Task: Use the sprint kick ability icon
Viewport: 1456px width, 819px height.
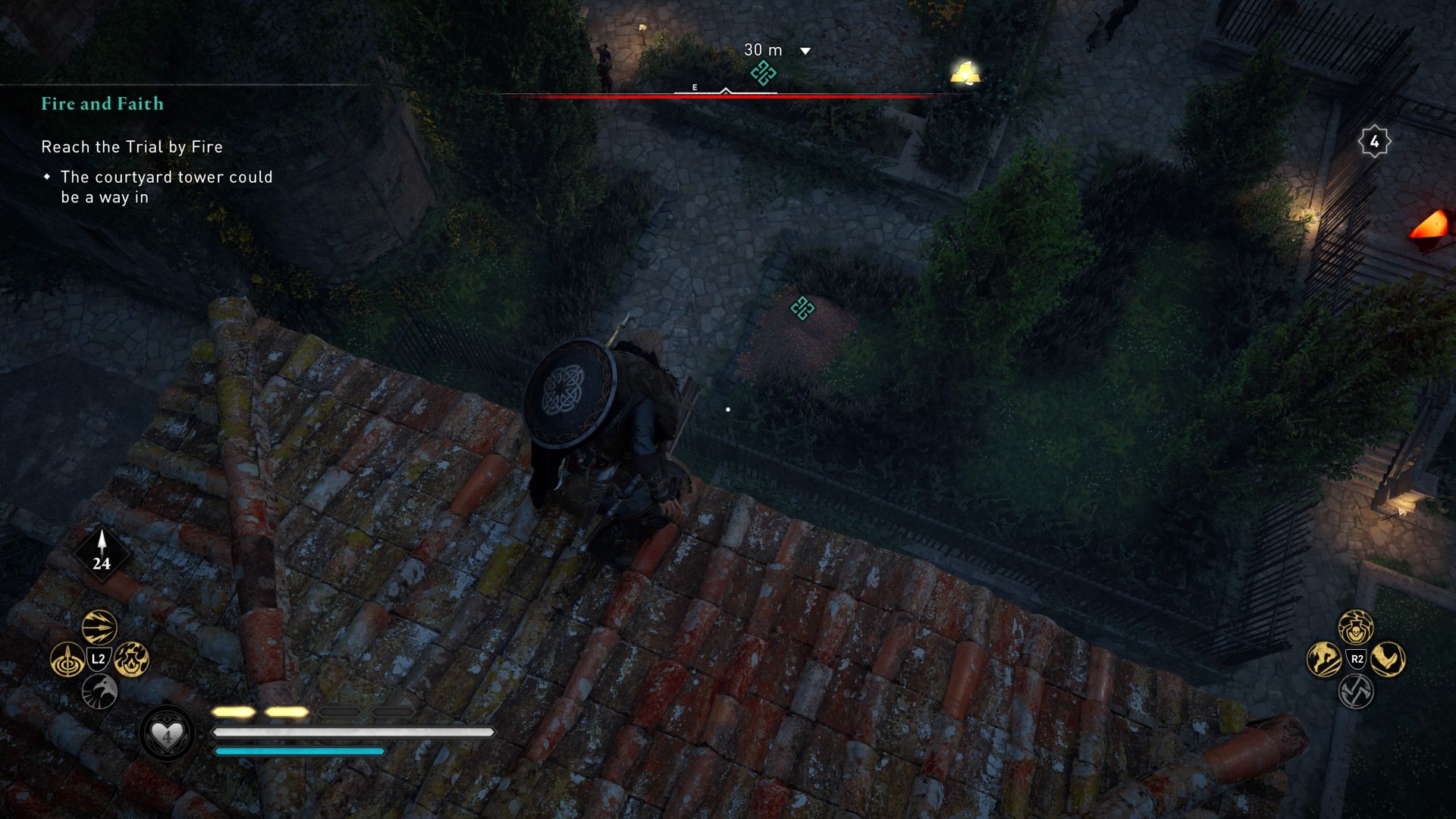Action: click(1386, 660)
